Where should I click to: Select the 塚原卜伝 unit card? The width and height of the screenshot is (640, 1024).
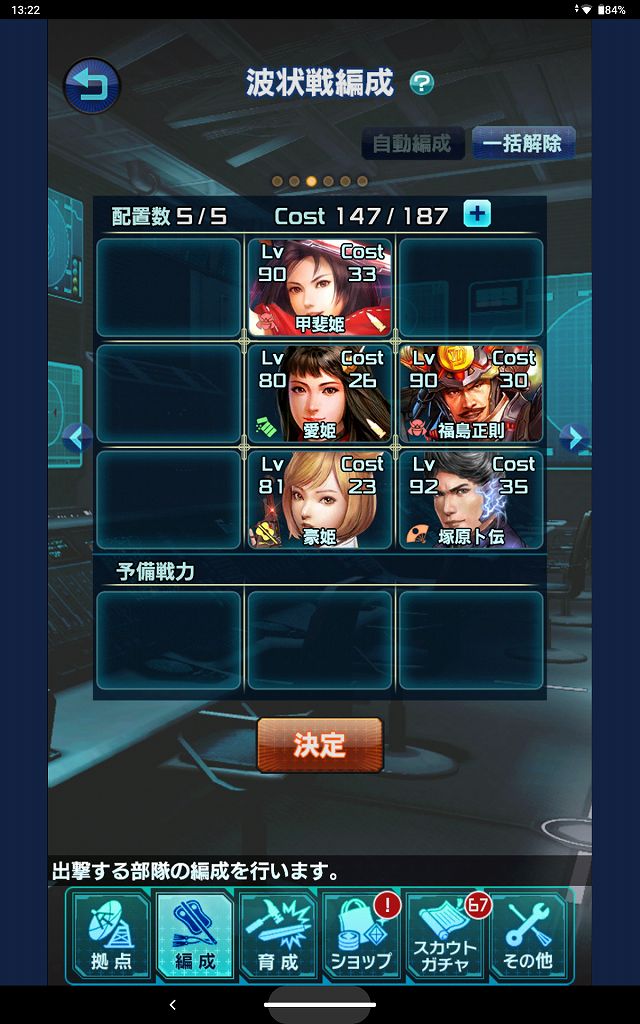point(471,499)
